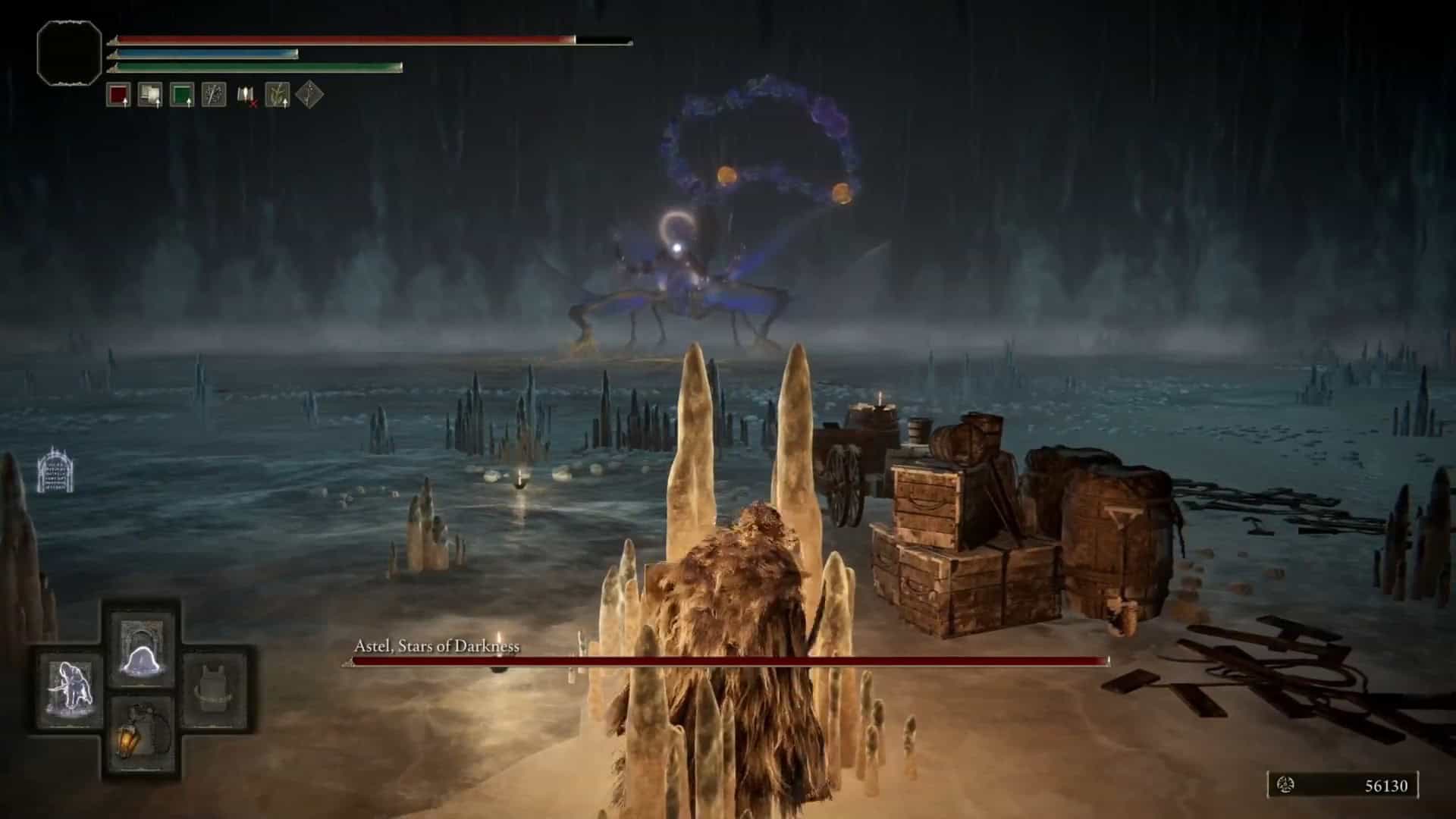Click the empty armament slot with the backpack outline

point(214,690)
